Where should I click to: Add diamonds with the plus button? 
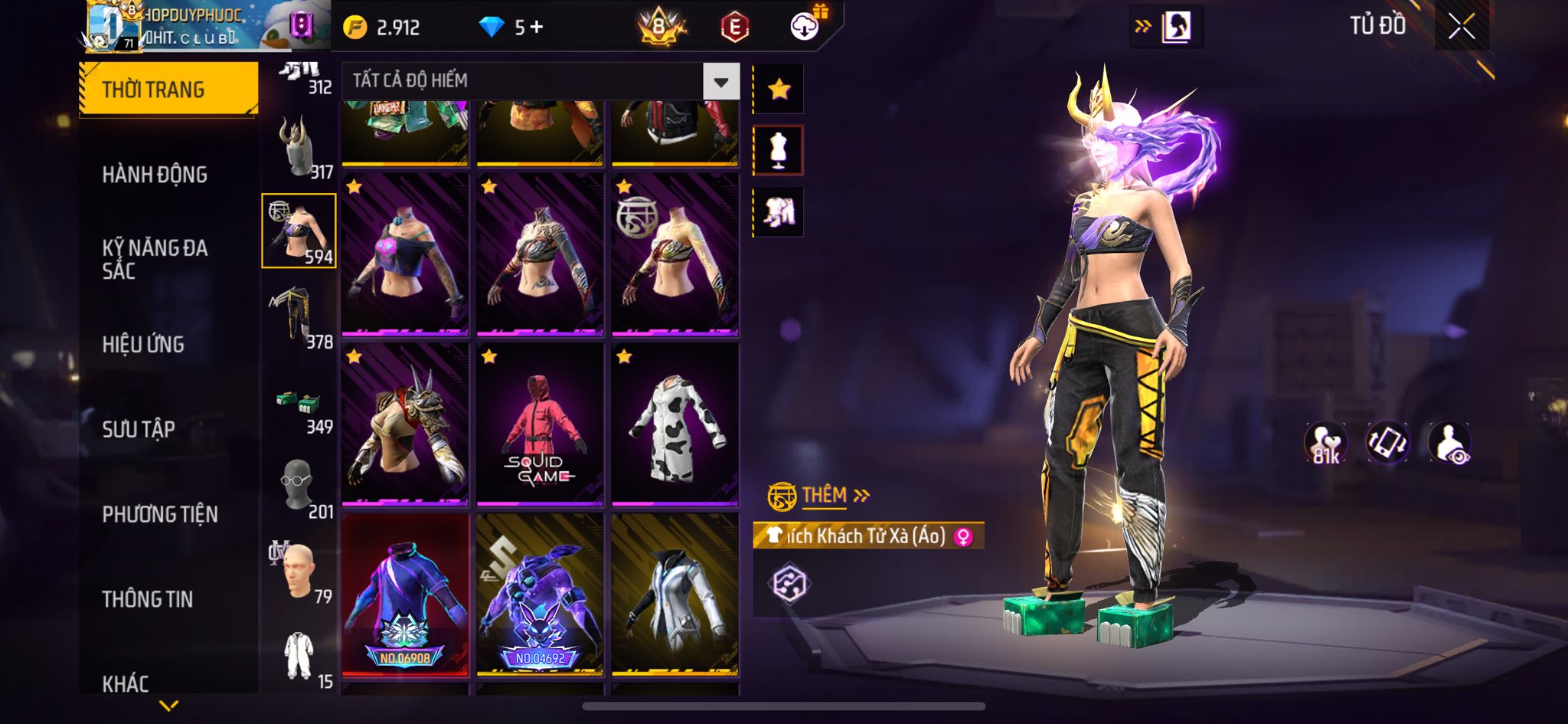(x=537, y=28)
